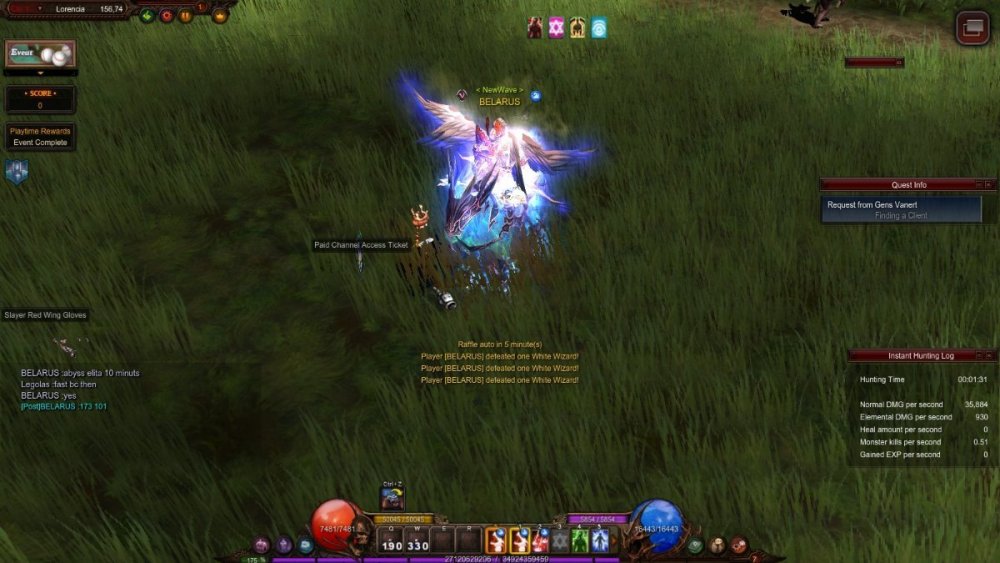This screenshot has width=1000, height=563.
Task: Close the Instant Hunting Log panel
Action: coord(989,356)
